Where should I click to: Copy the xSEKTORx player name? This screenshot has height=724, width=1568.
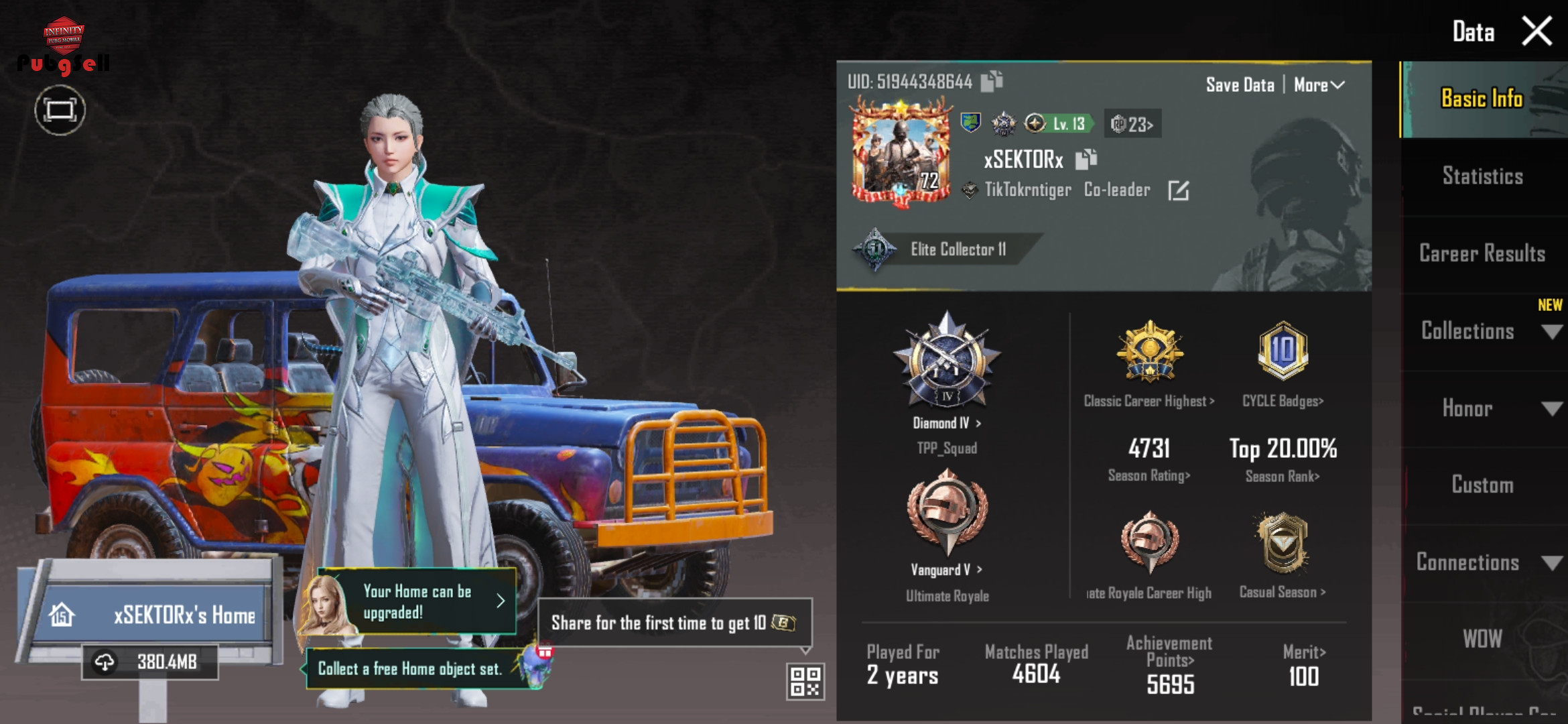[1086, 160]
